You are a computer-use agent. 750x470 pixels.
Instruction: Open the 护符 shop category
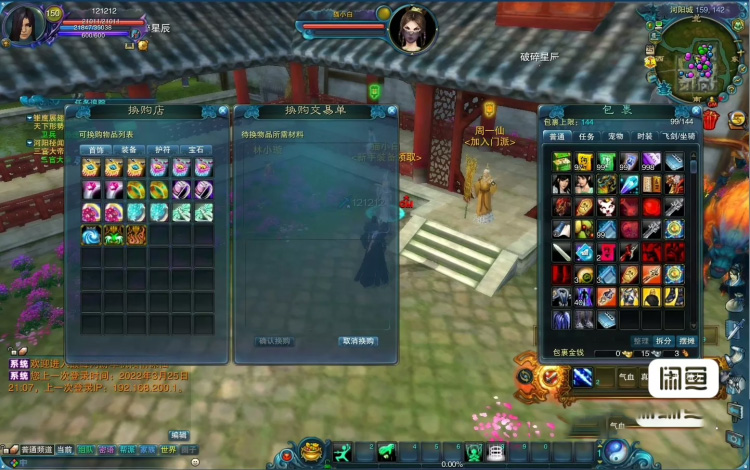point(163,150)
